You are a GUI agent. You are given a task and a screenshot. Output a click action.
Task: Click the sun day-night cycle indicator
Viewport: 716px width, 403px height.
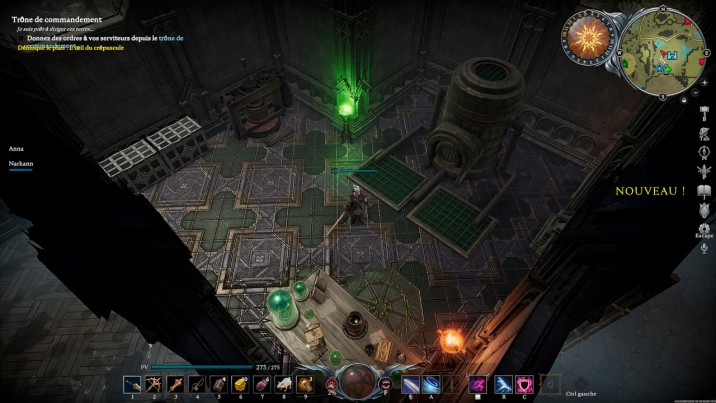(586, 39)
